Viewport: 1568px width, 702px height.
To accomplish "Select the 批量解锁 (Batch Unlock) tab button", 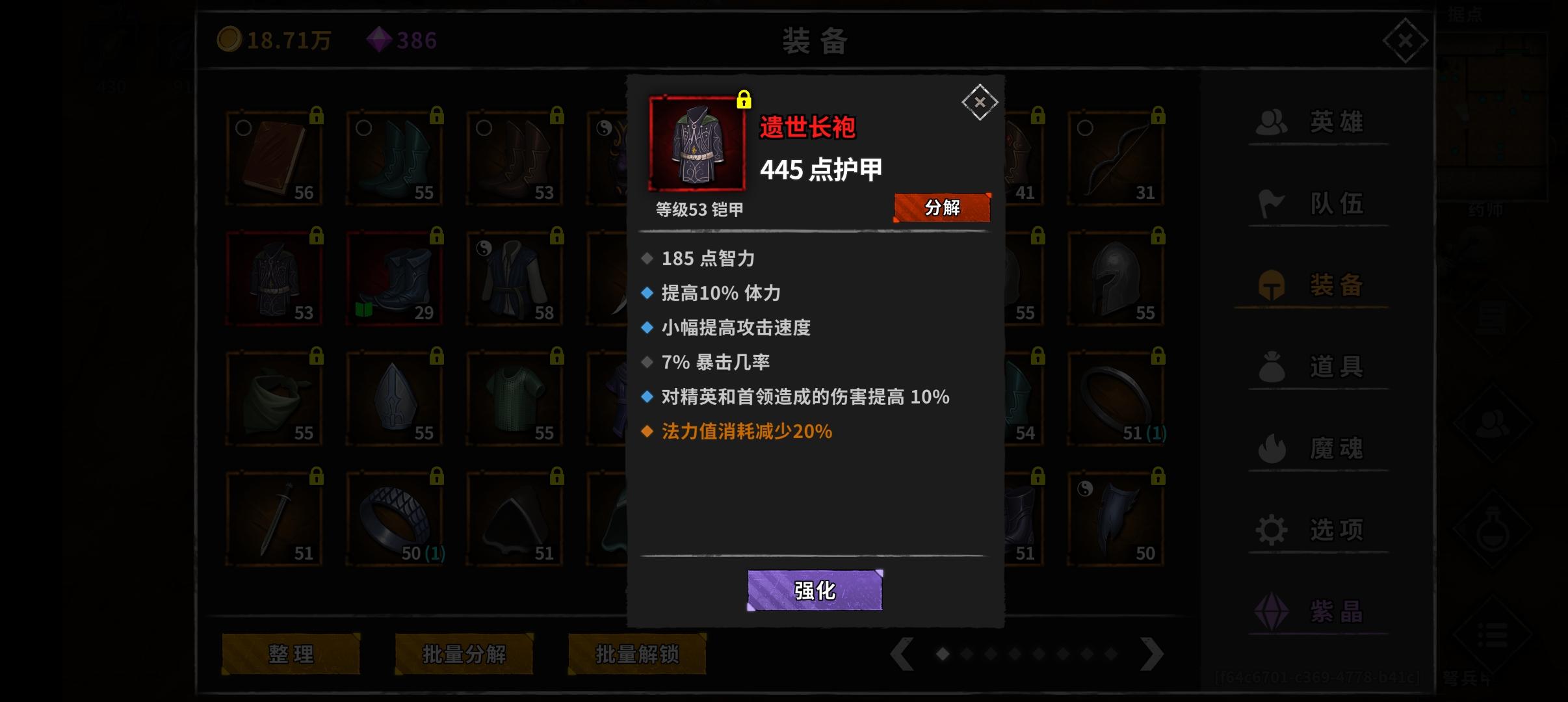I will (636, 655).
